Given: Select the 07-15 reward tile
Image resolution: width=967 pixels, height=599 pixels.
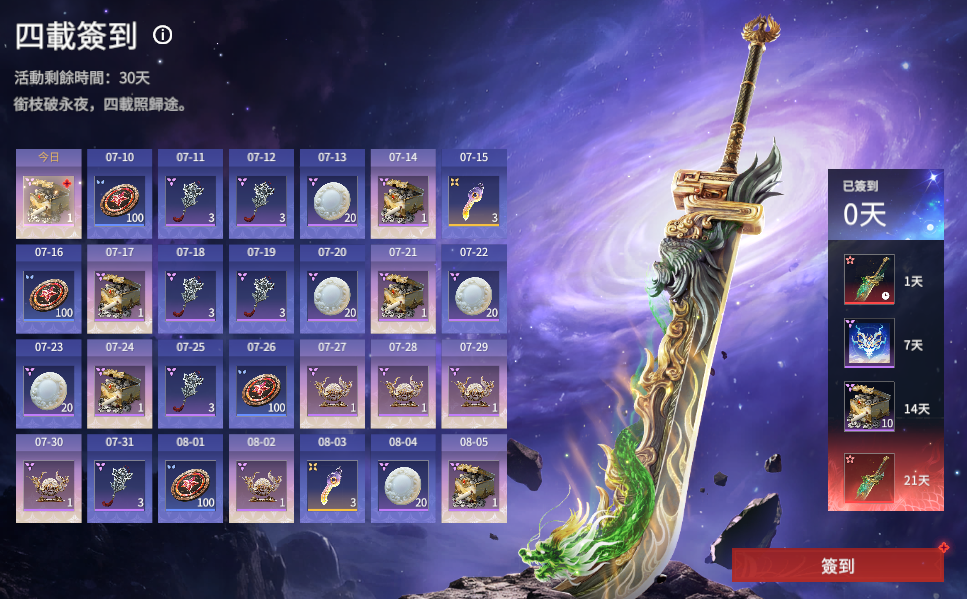Looking at the screenshot, I should 474,200.
